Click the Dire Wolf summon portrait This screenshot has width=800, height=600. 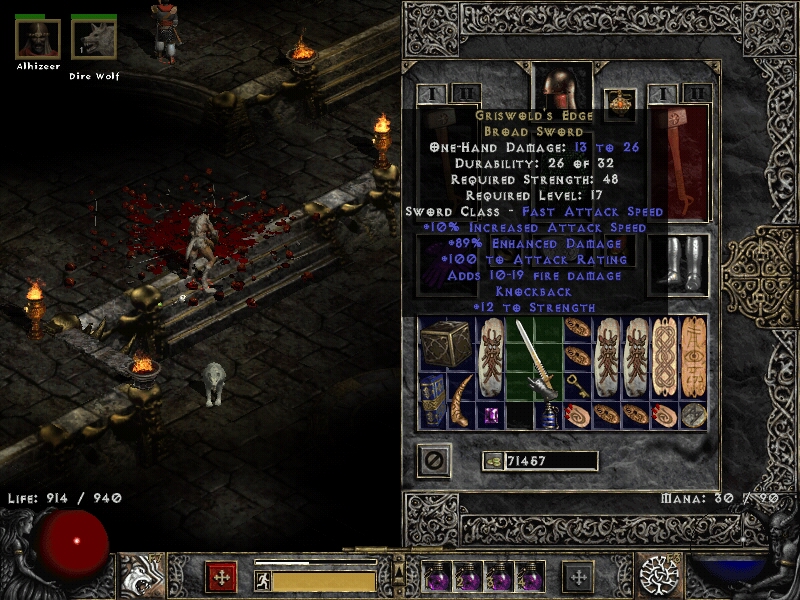(x=94, y=39)
